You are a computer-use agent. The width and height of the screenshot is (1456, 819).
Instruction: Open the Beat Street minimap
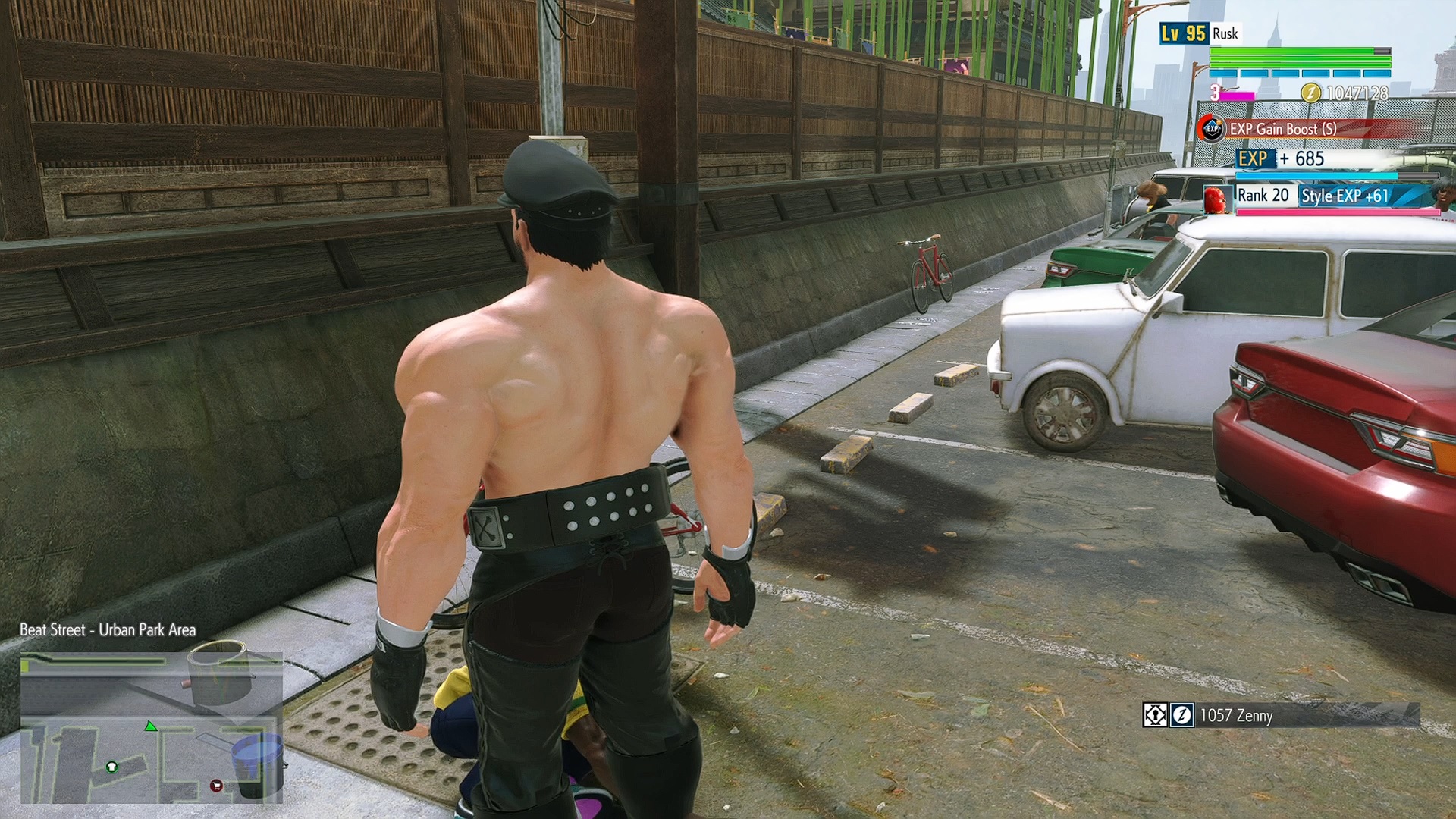tap(152, 728)
